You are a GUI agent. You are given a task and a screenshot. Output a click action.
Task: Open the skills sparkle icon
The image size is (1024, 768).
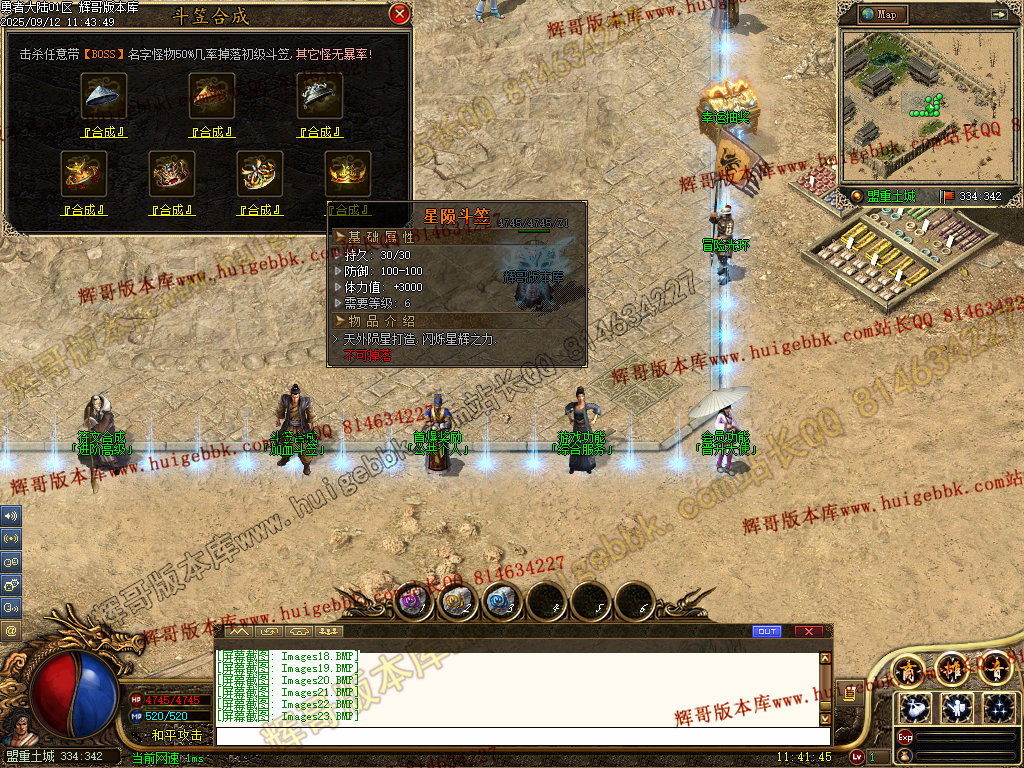coord(999,708)
